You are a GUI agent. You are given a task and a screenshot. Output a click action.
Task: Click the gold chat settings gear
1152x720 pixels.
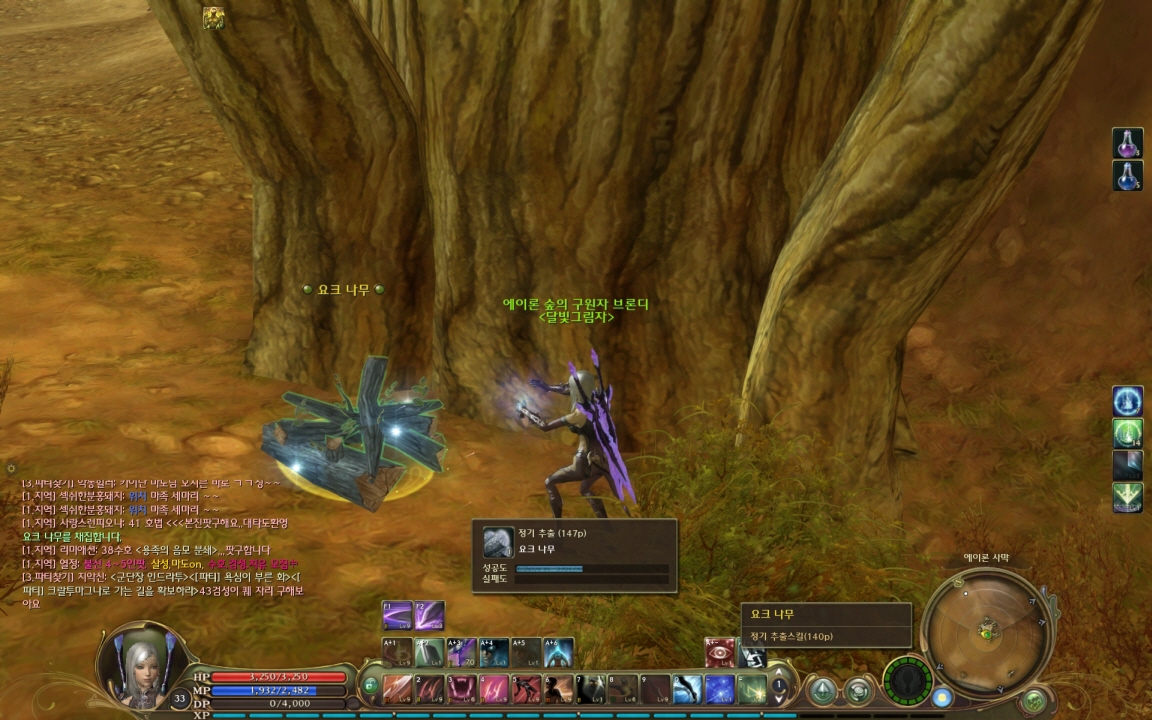point(11,468)
